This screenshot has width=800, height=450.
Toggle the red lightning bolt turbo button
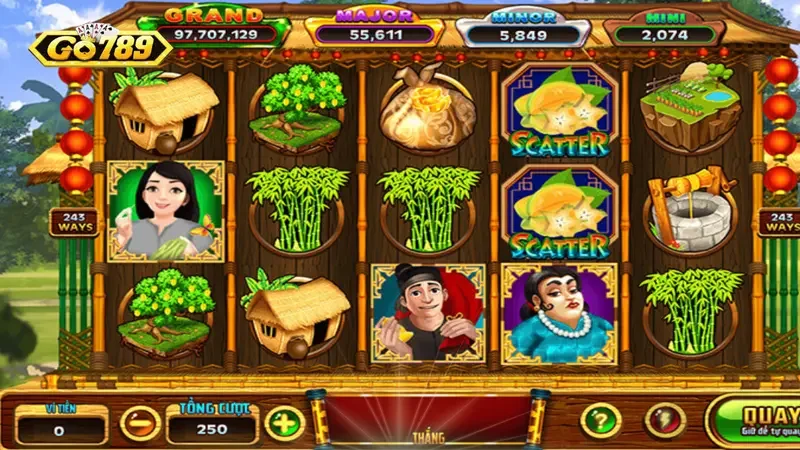pos(665,420)
